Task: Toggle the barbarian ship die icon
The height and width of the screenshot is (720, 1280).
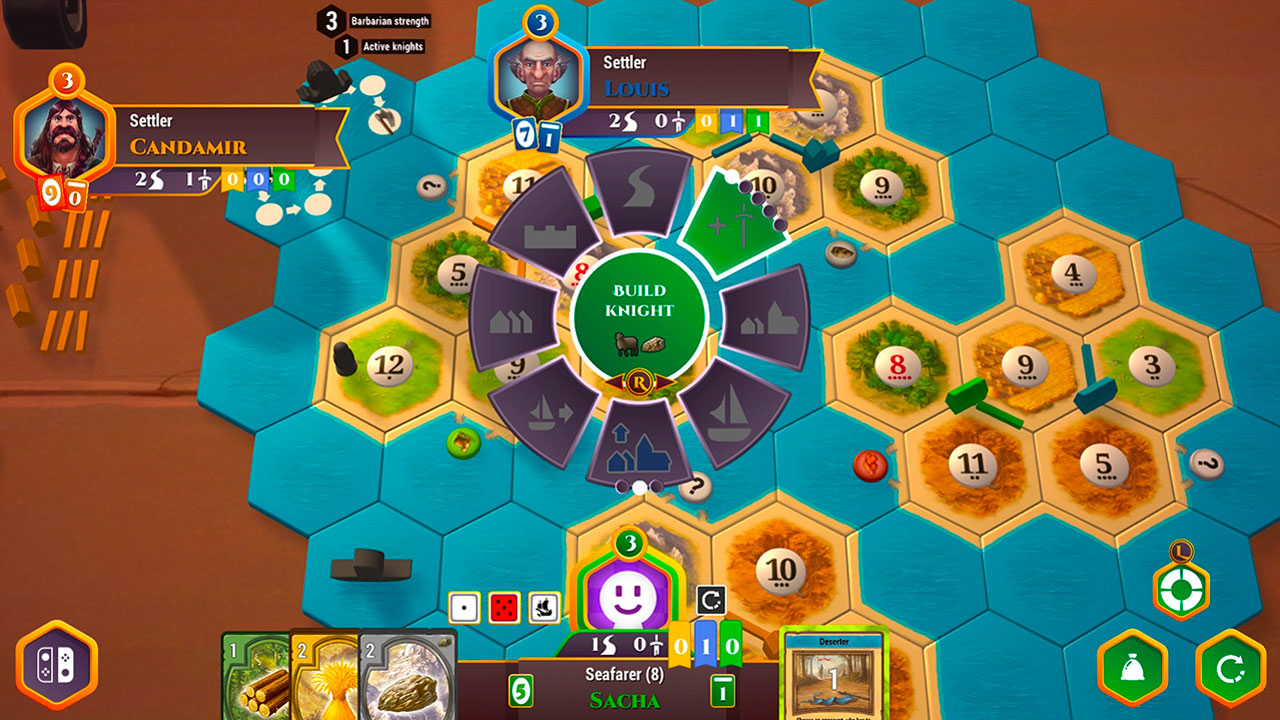Action: pyautogui.click(x=540, y=607)
